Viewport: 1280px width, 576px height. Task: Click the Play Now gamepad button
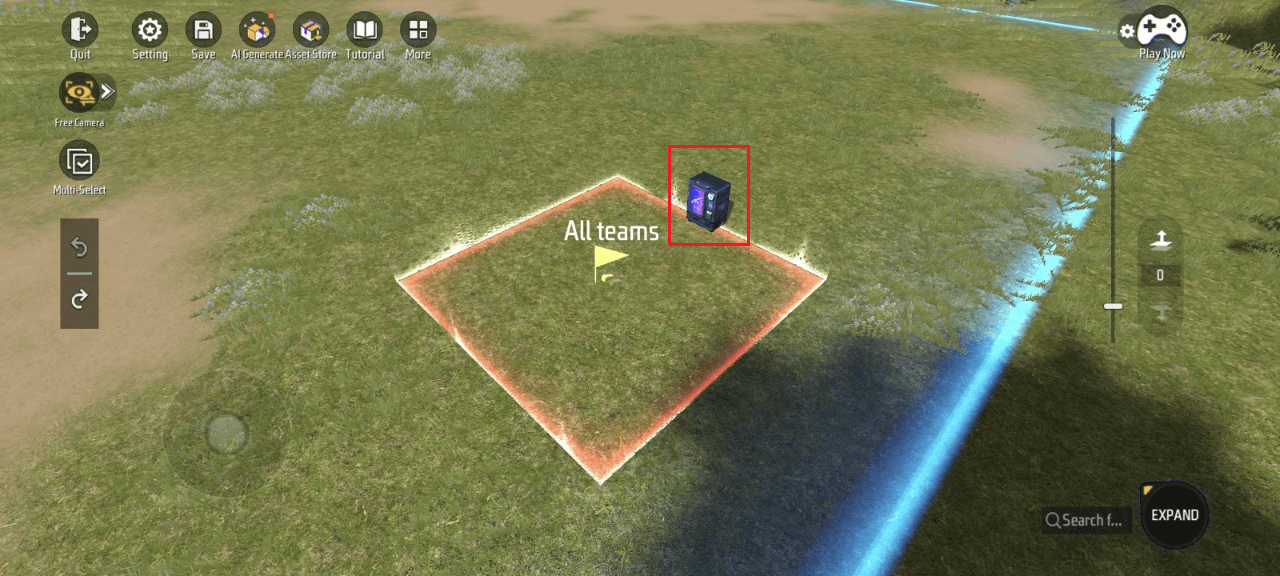click(x=1162, y=28)
